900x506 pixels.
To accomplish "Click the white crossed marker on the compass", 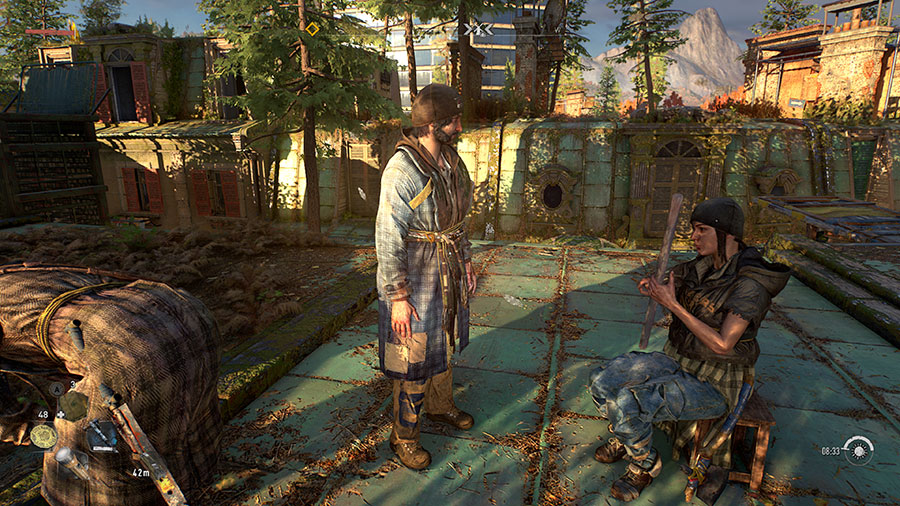I will (480, 30).
